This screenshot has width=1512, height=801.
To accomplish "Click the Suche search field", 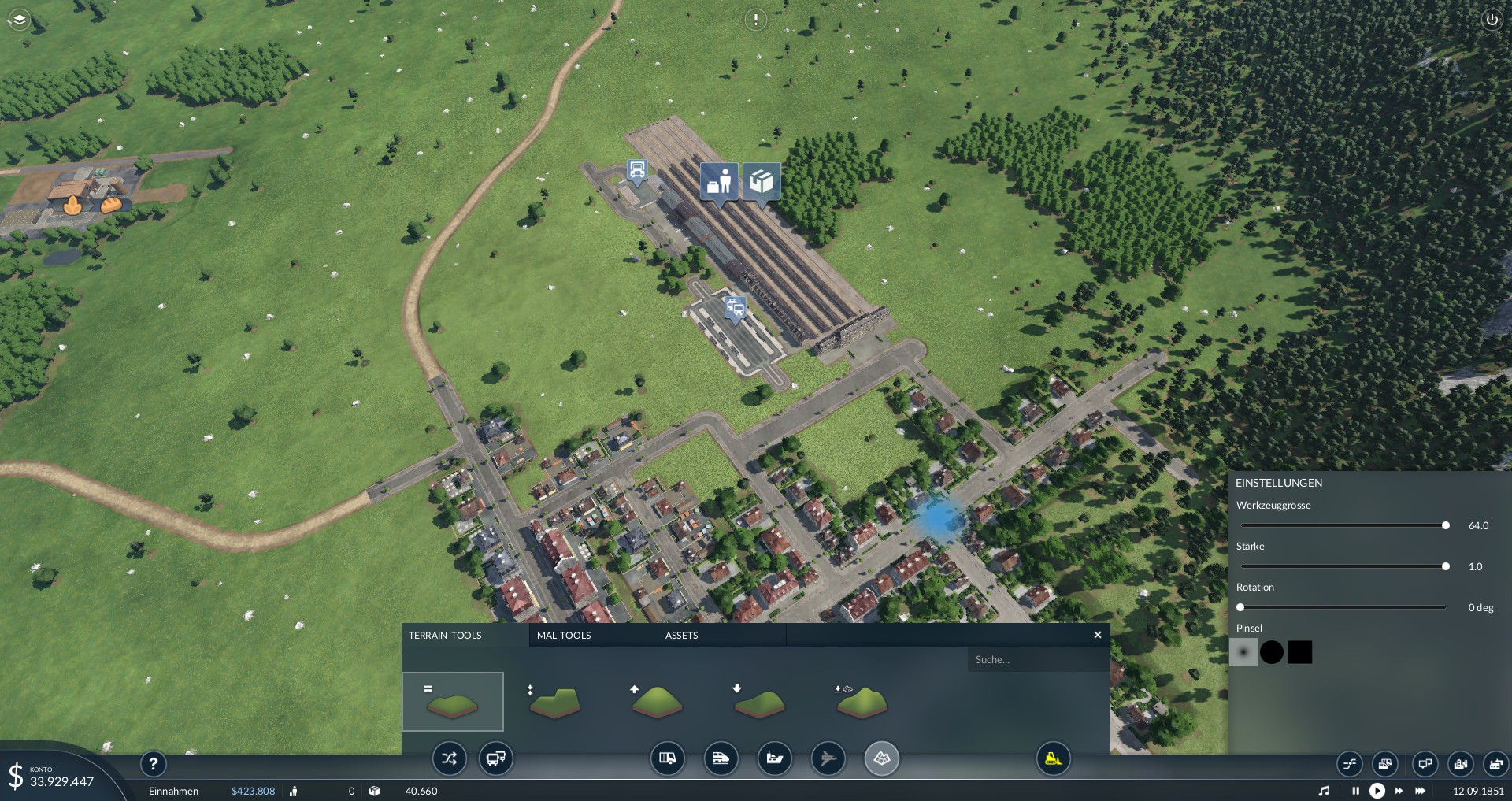I will [x=1036, y=660].
